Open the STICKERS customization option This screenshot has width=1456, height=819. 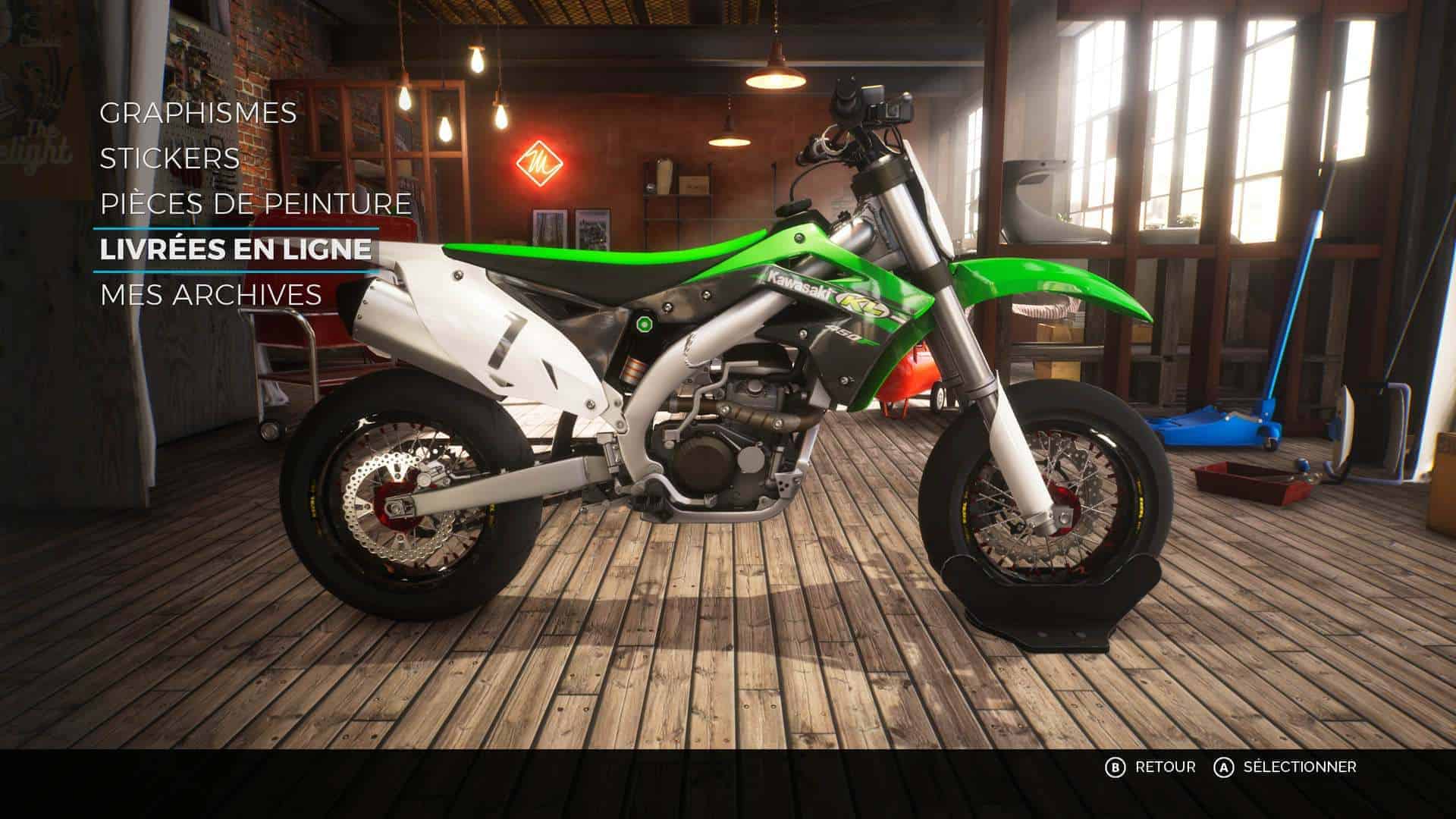169,159
